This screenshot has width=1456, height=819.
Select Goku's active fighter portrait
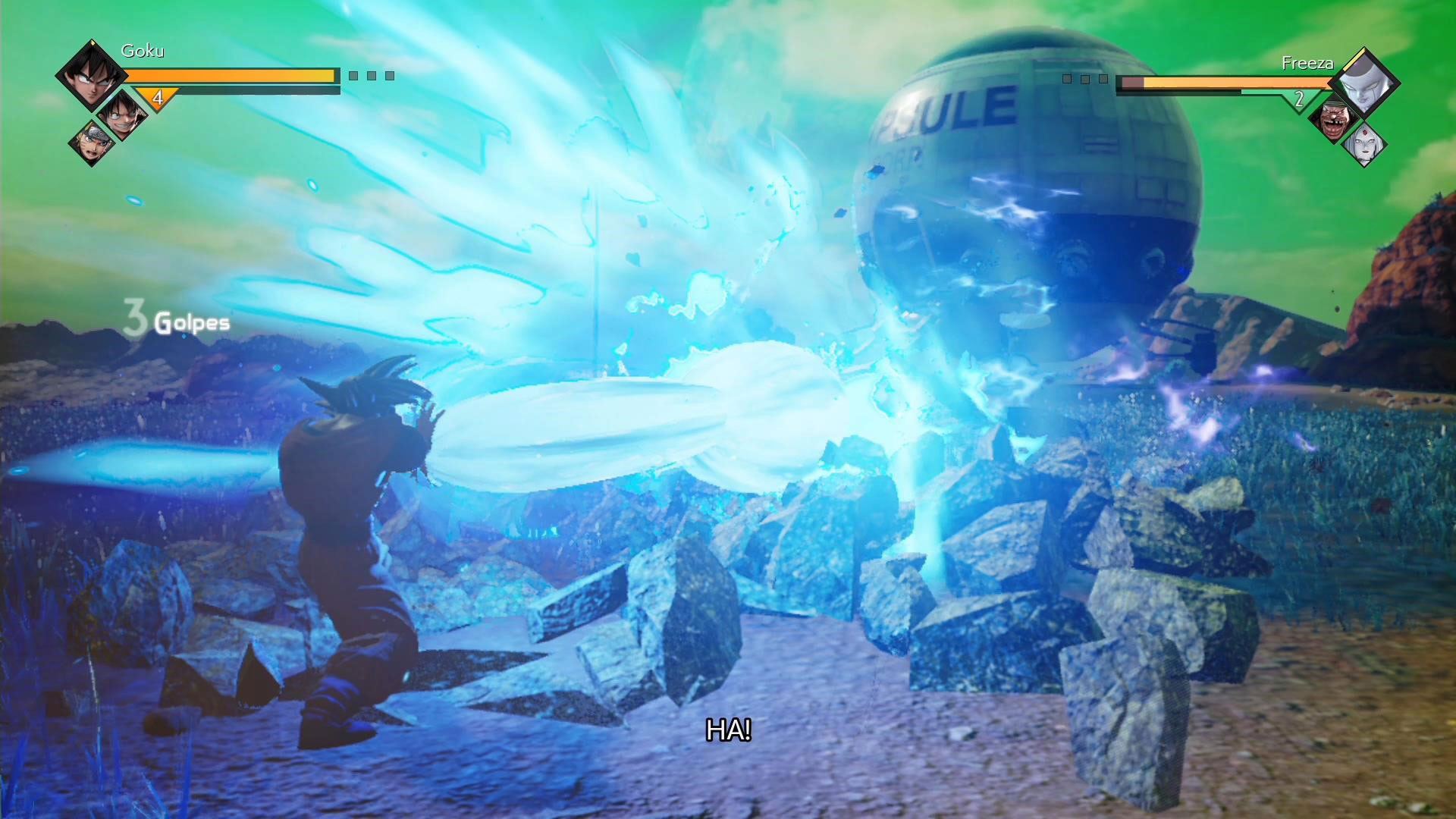click(90, 74)
